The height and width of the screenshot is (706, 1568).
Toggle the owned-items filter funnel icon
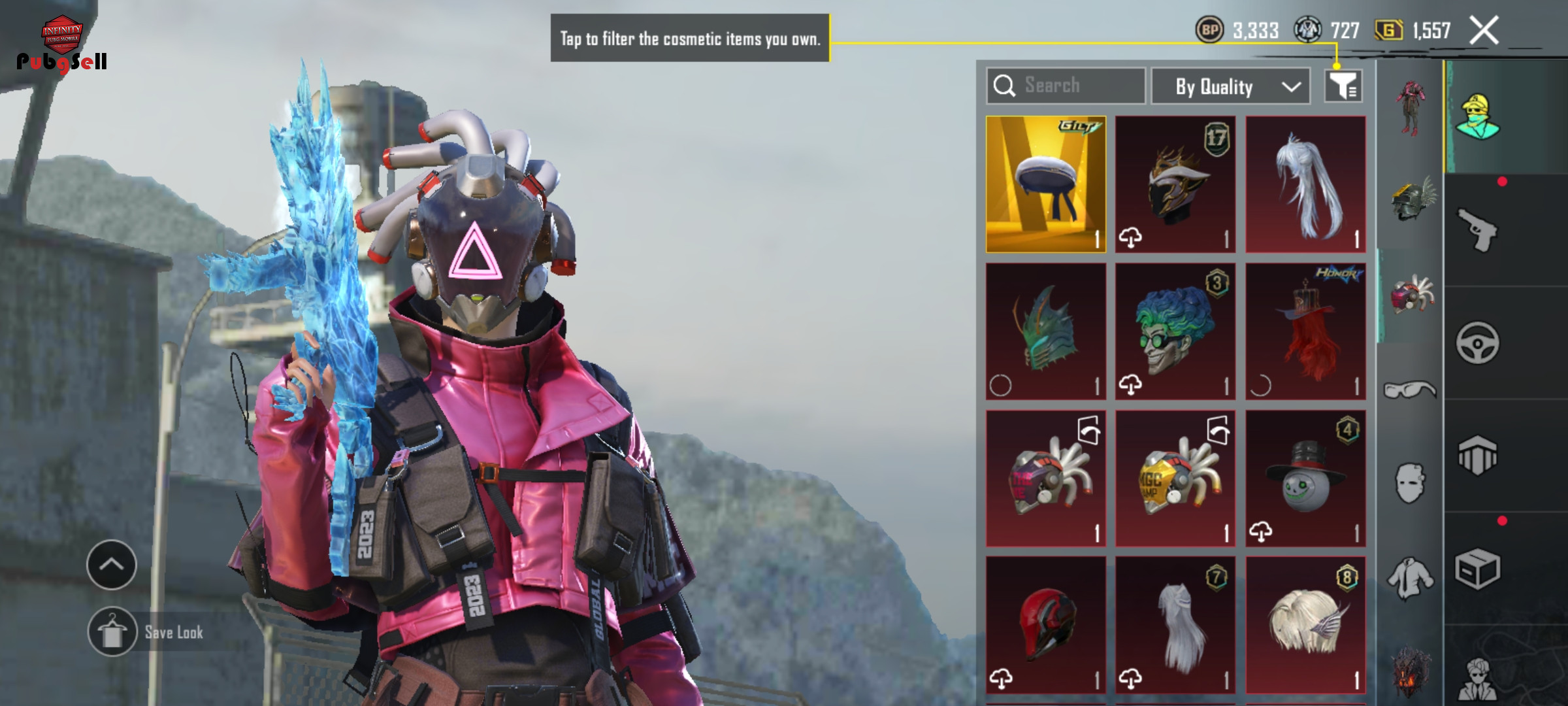[x=1343, y=86]
